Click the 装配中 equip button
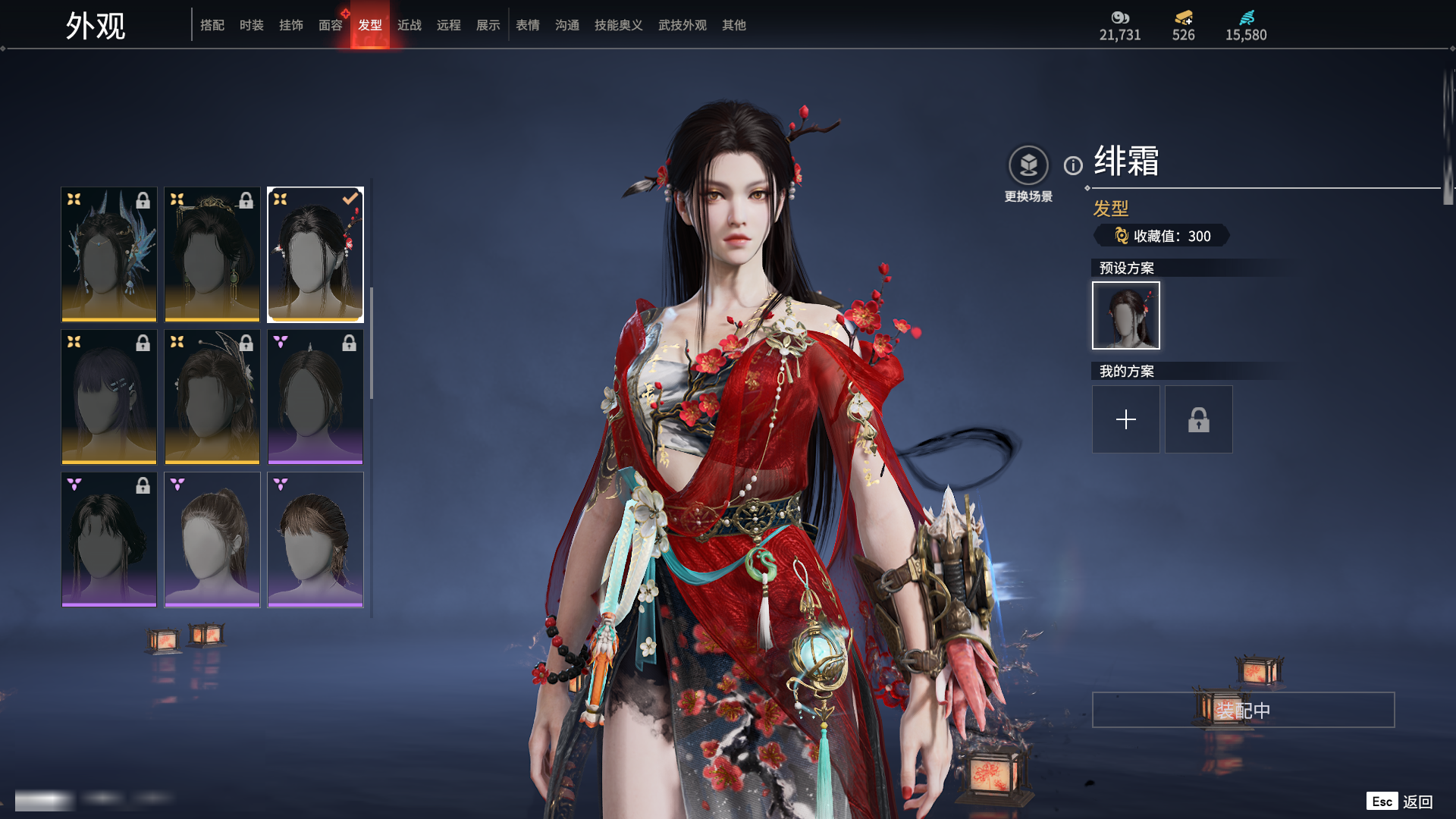The height and width of the screenshot is (819, 1456). coord(1243,710)
